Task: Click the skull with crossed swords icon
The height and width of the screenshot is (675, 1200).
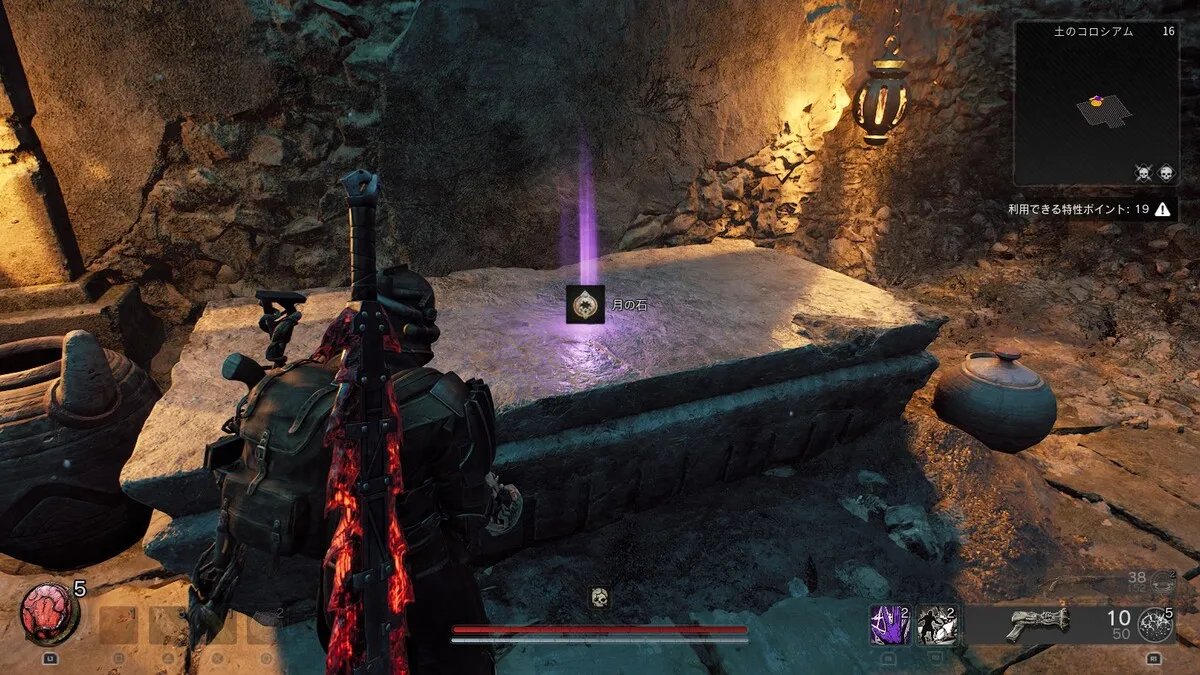Action: (1144, 173)
